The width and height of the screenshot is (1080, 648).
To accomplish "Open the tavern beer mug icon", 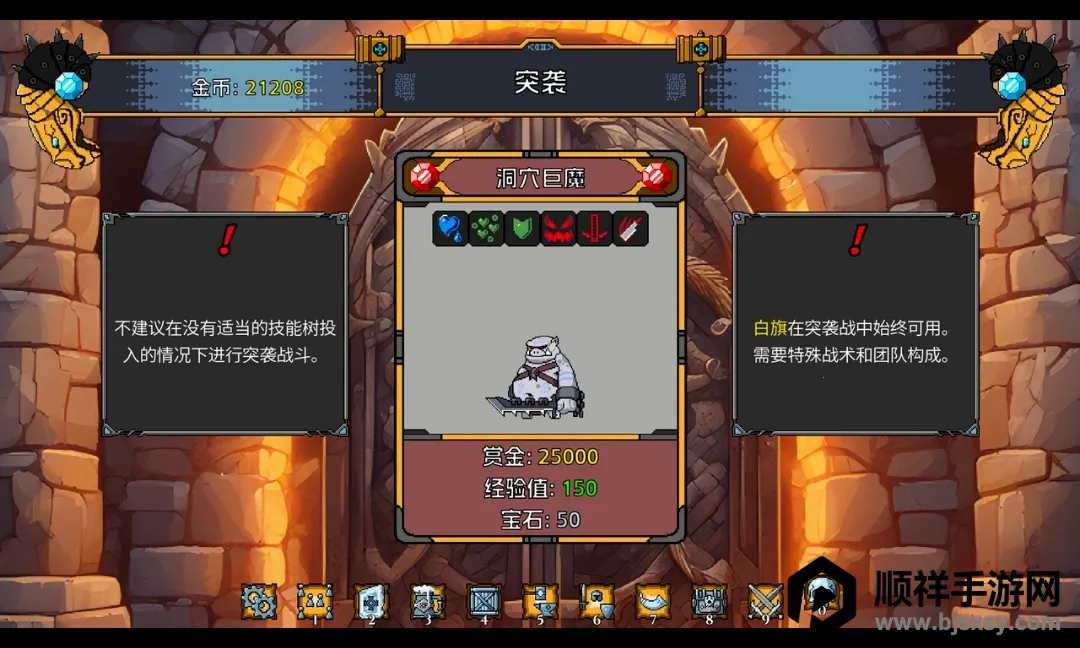I will pyautogui.click(x=428, y=601).
